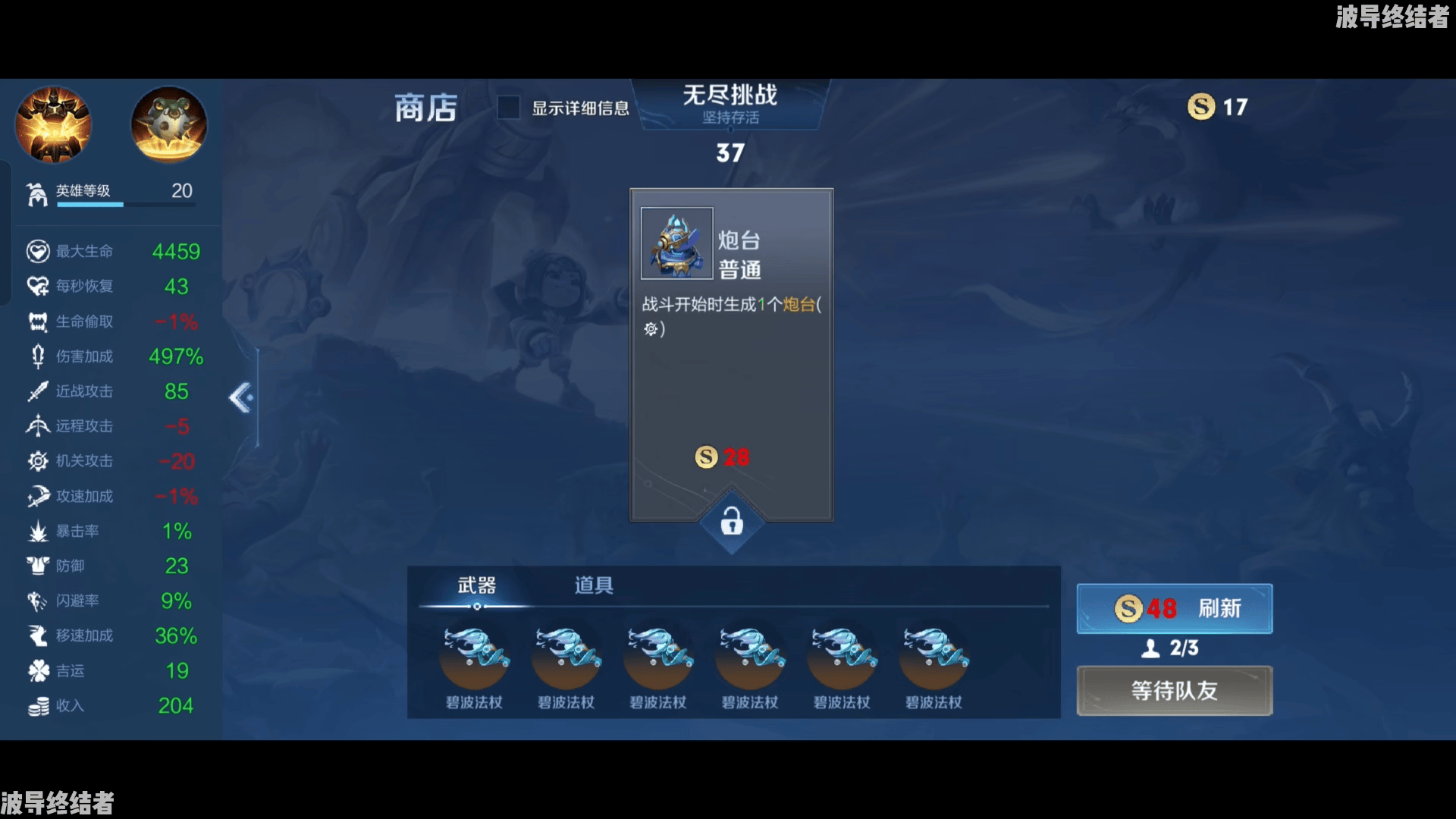The image size is (1456, 819).
Task: Click the 英雄等级 progress bar
Action: point(127,205)
